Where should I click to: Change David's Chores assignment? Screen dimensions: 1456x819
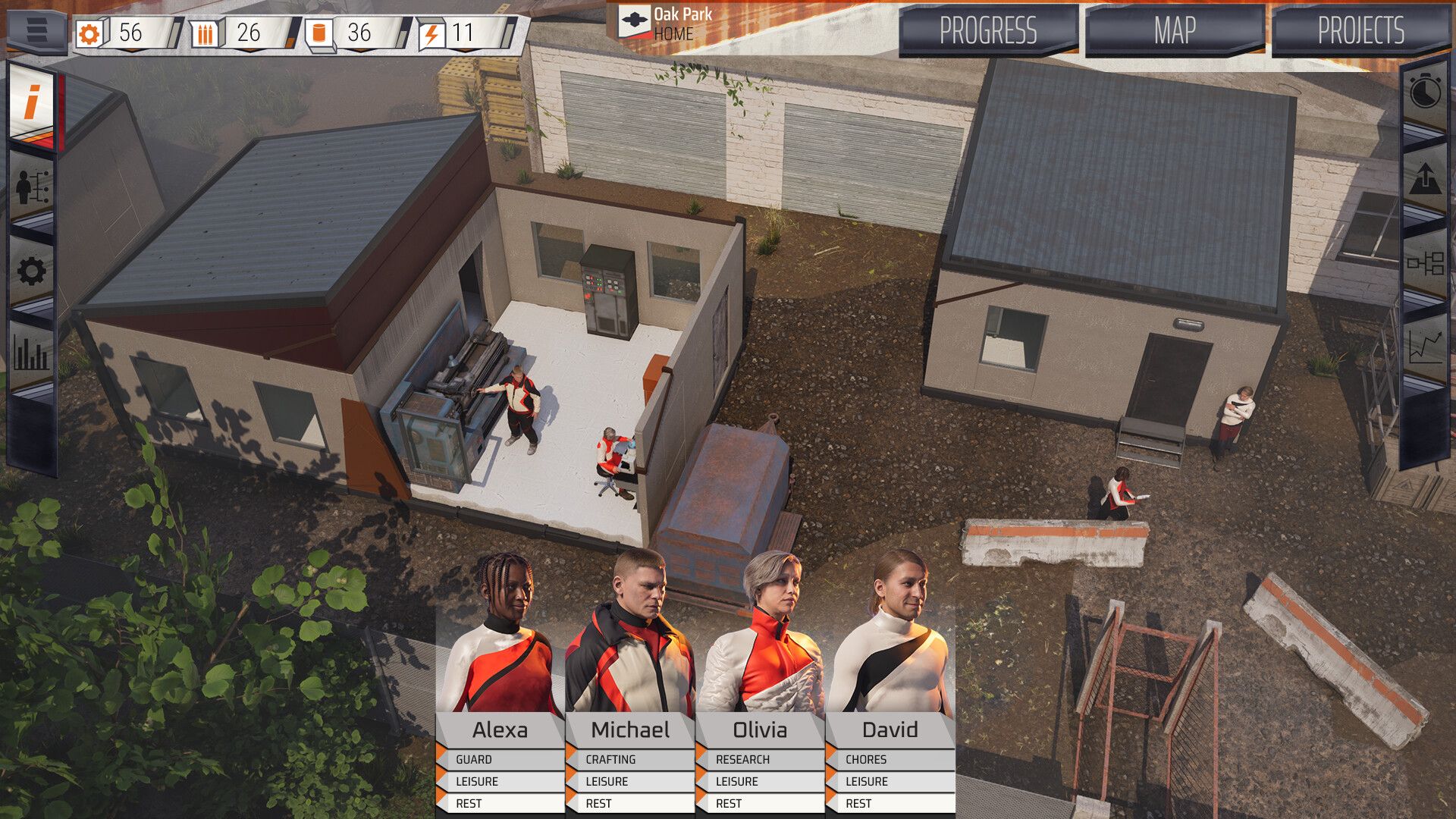pyautogui.click(x=890, y=759)
